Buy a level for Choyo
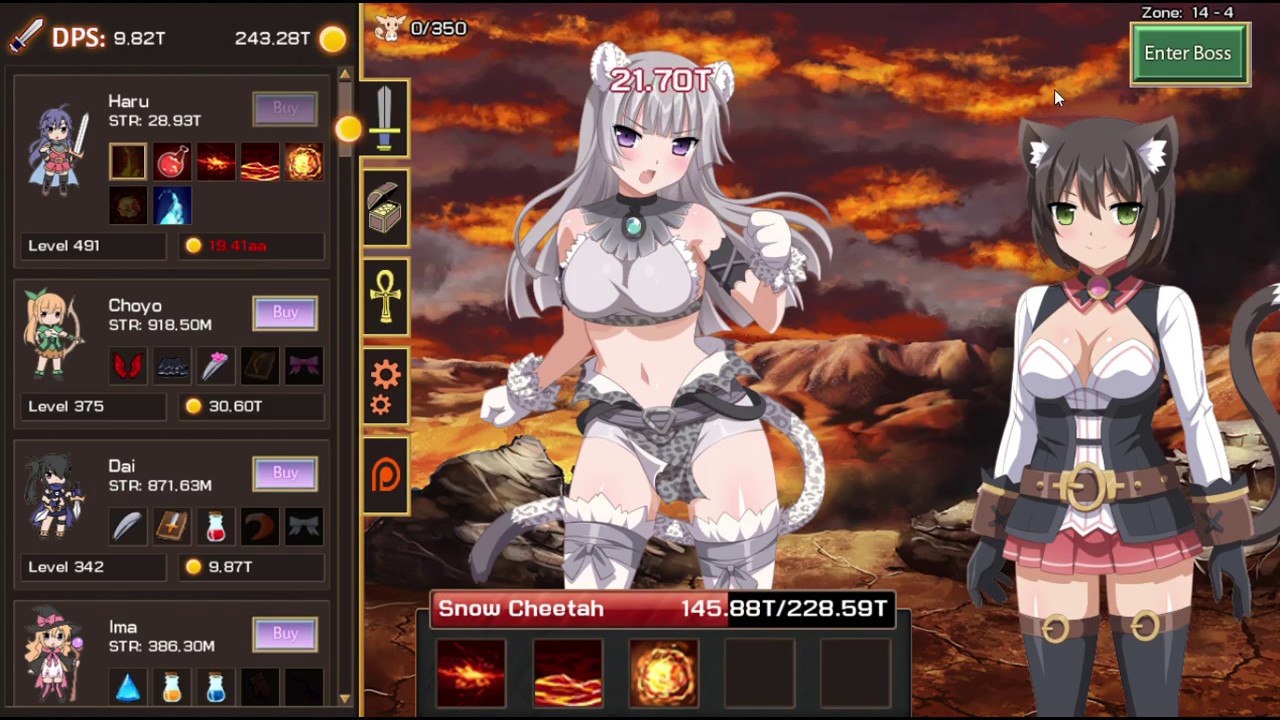This screenshot has width=1280, height=720. pyautogui.click(x=285, y=312)
